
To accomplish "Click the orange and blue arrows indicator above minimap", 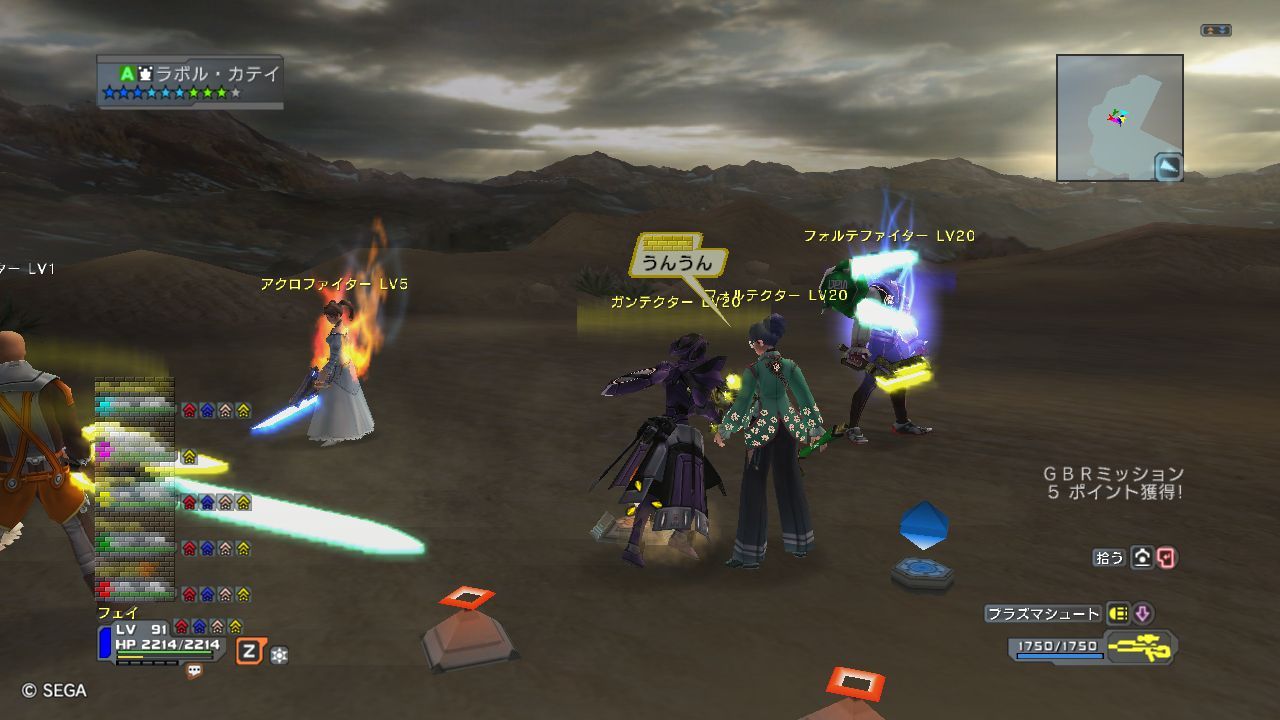I will pyautogui.click(x=1215, y=31).
